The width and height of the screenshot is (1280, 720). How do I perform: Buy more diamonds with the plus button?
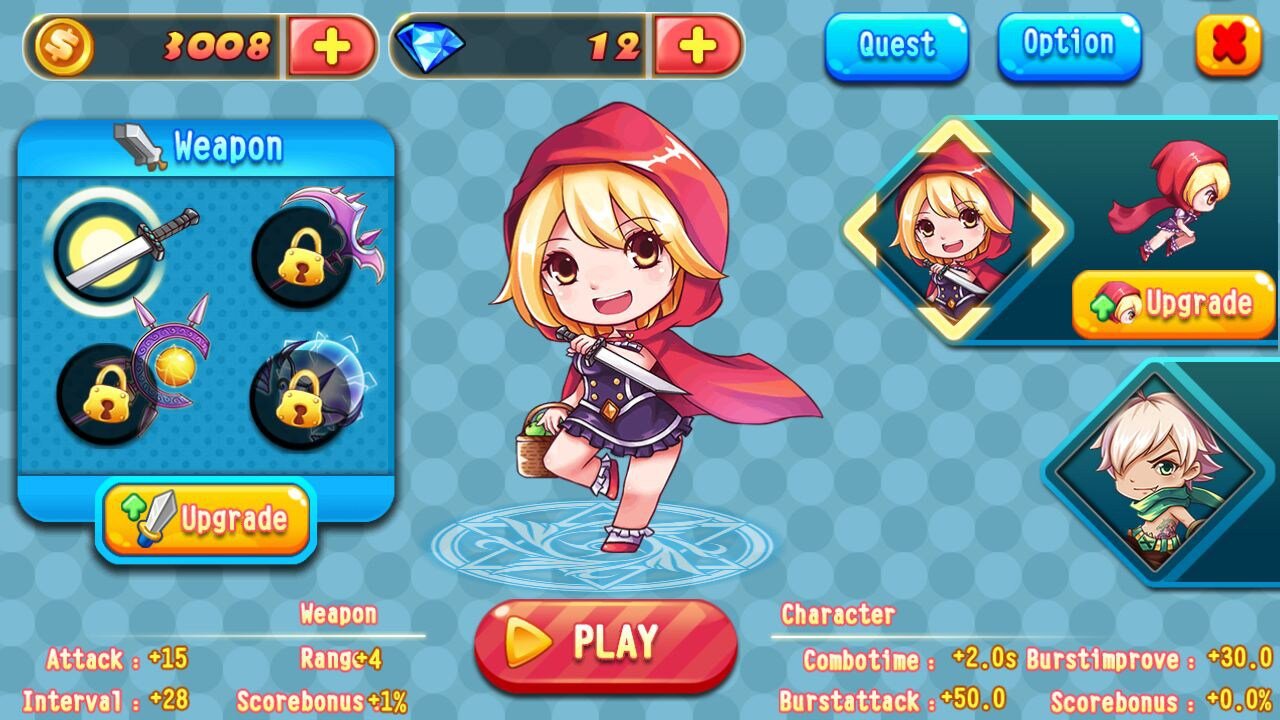[x=698, y=46]
